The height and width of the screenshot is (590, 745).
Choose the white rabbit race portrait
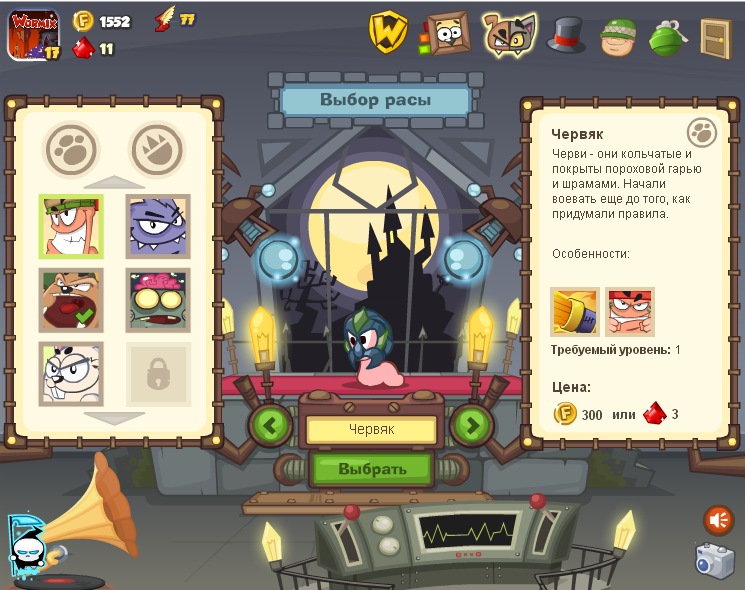pos(71,373)
